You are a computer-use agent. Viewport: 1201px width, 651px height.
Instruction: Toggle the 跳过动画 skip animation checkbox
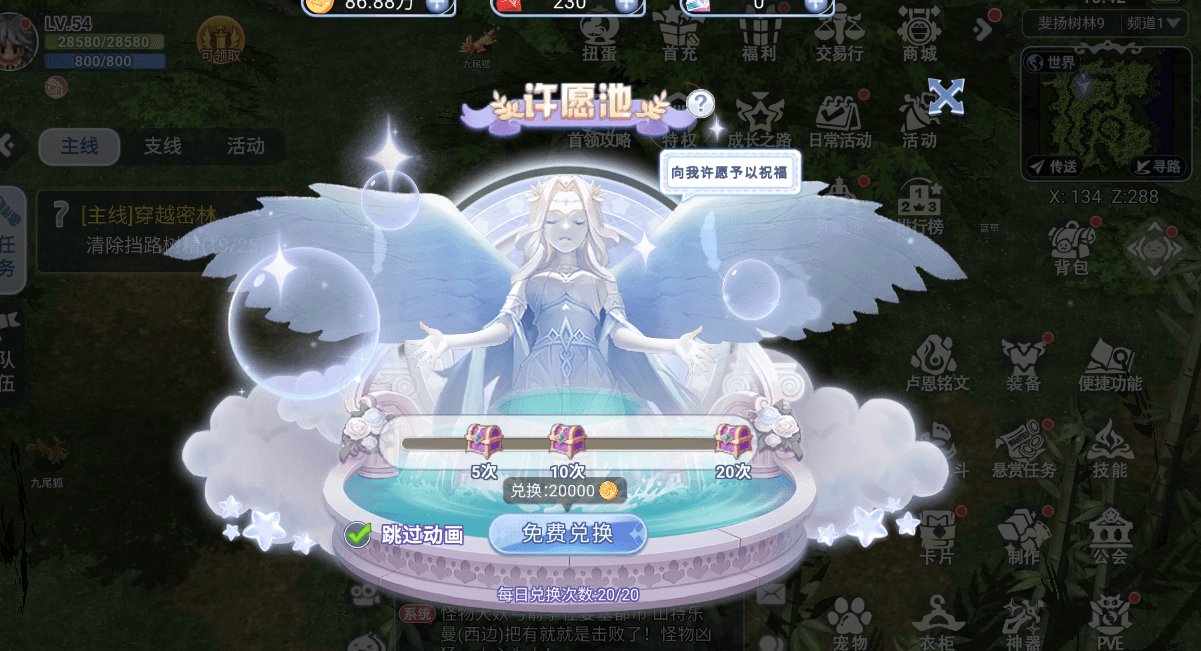(358, 535)
